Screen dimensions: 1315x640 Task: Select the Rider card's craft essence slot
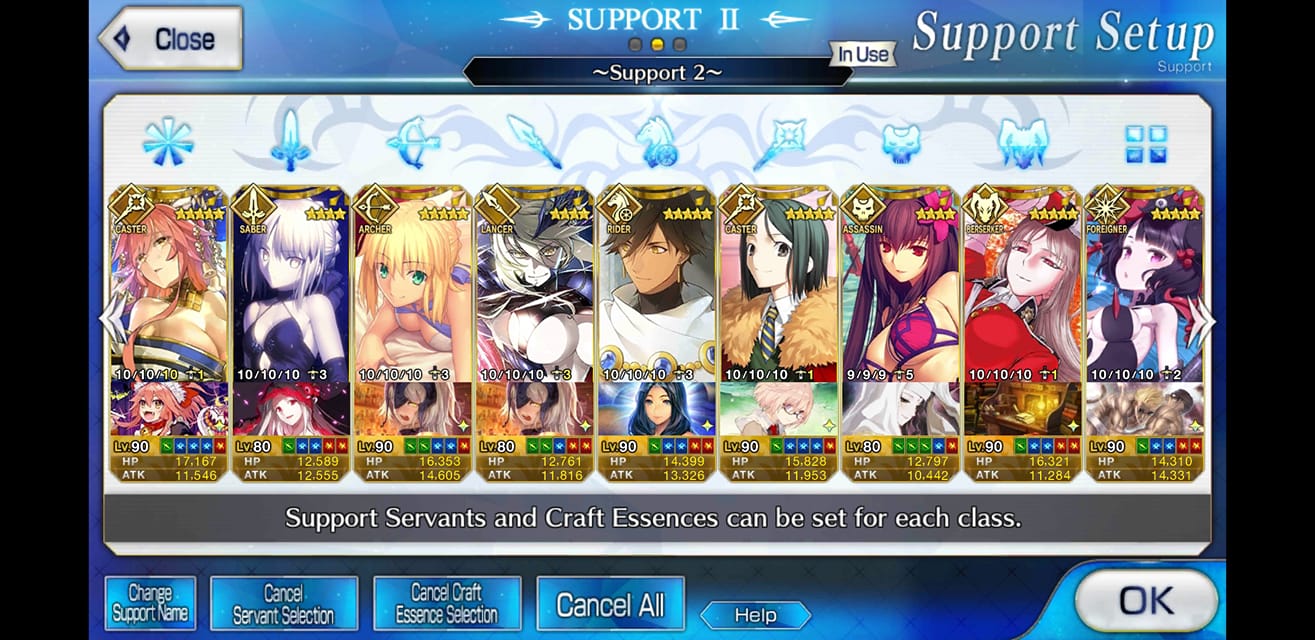pos(656,408)
